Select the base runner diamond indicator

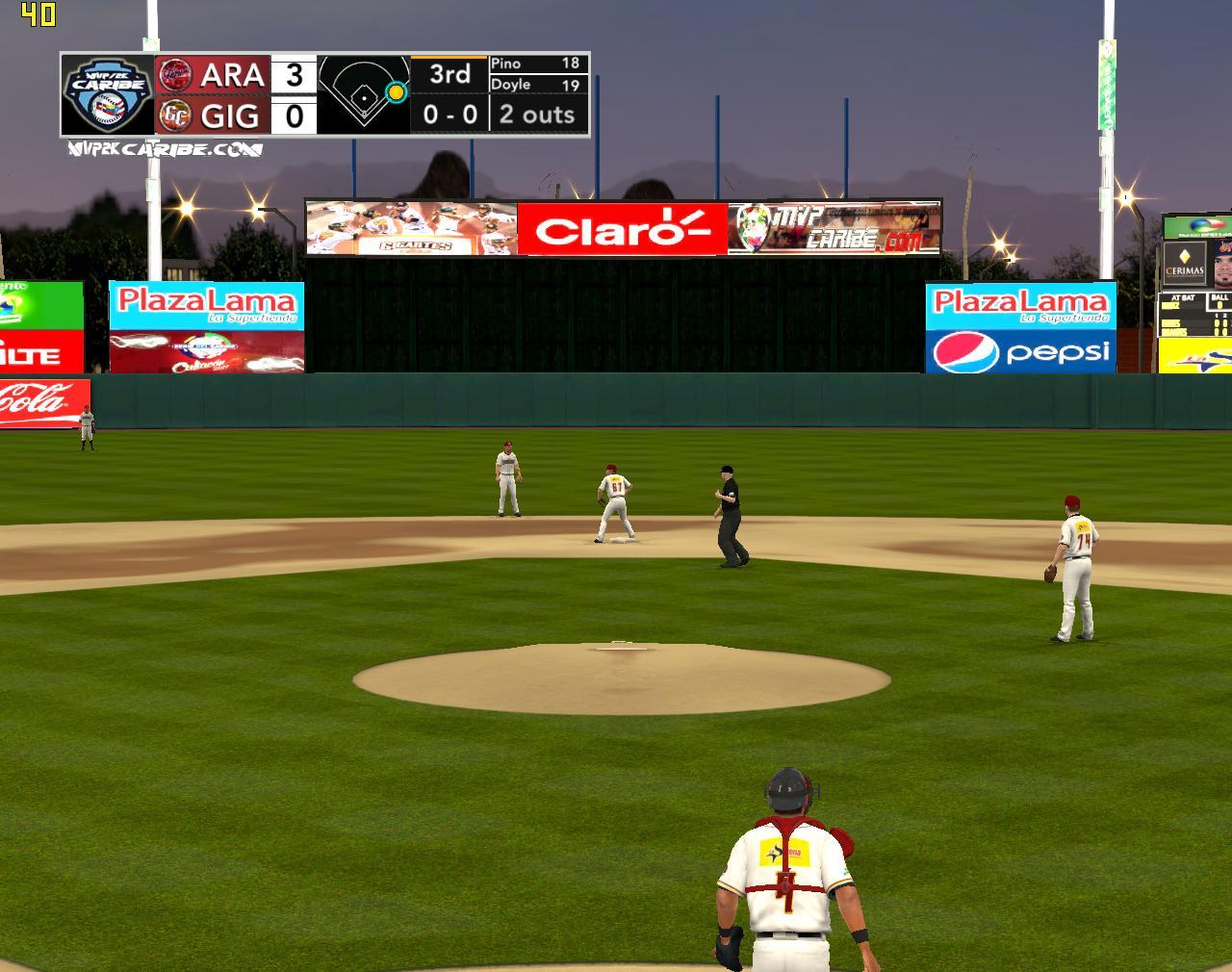364,94
